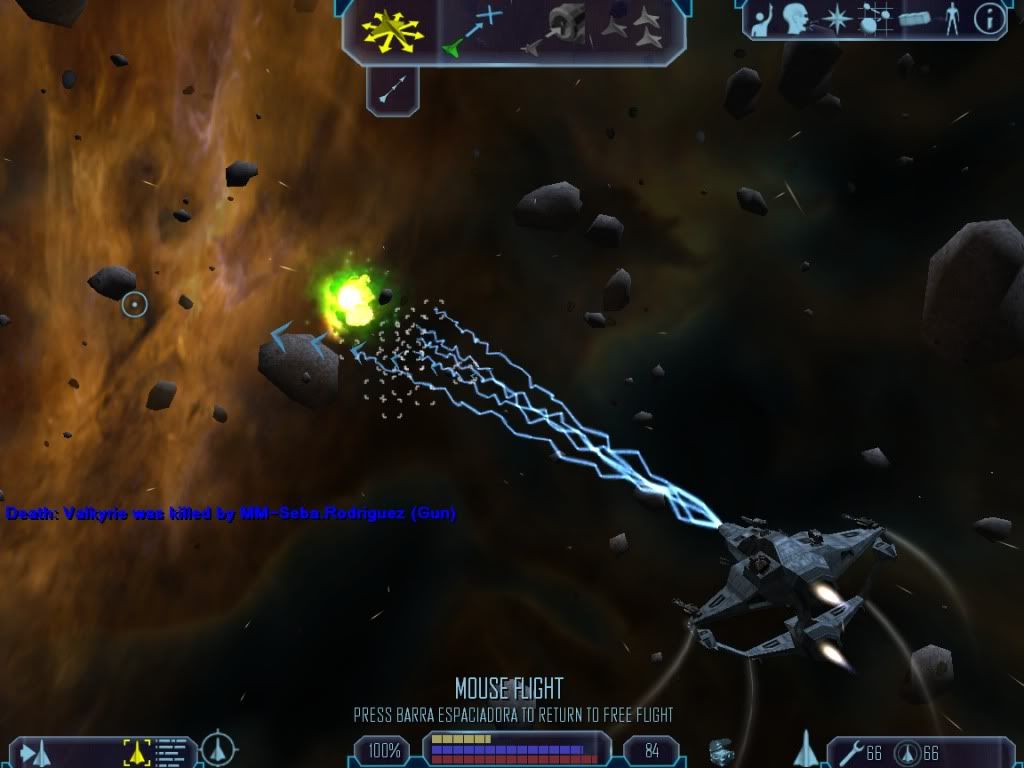The height and width of the screenshot is (768, 1024).
Task: Click the yellow bracketed ship target icon
Action: [x=136, y=751]
